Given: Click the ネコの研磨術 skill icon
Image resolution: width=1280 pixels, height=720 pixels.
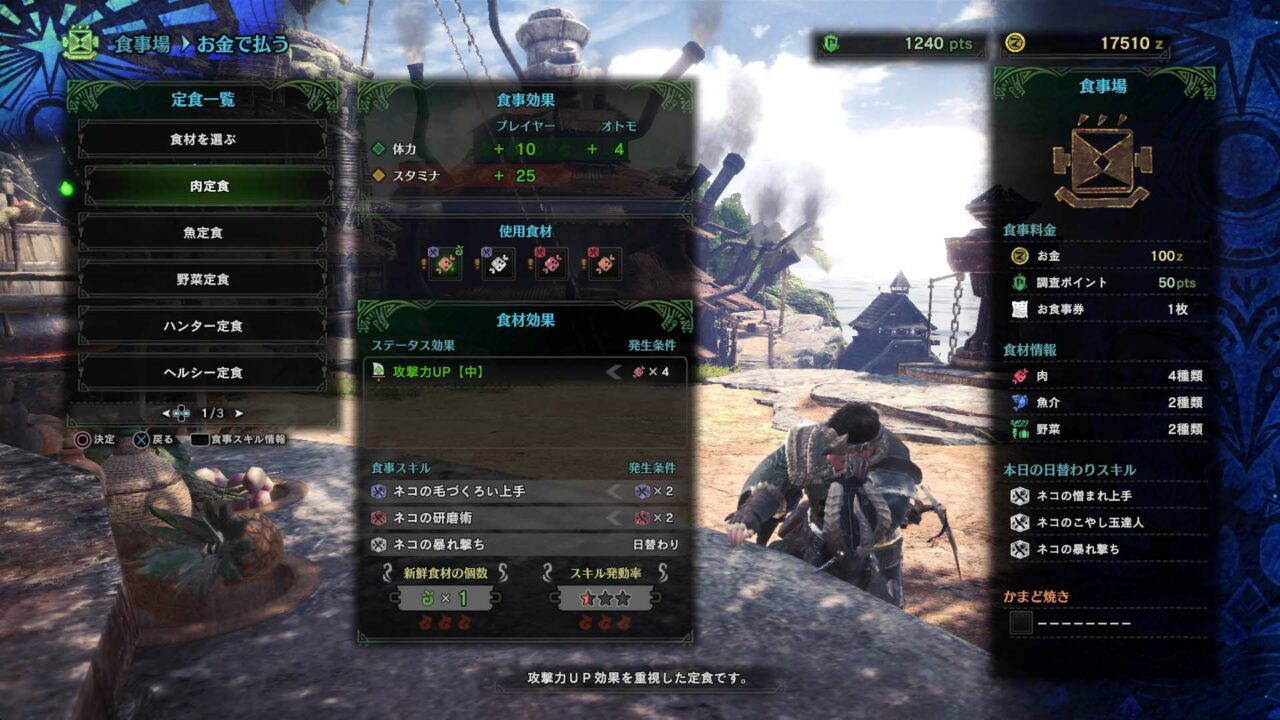Looking at the screenshot, I should click(378, 519).
